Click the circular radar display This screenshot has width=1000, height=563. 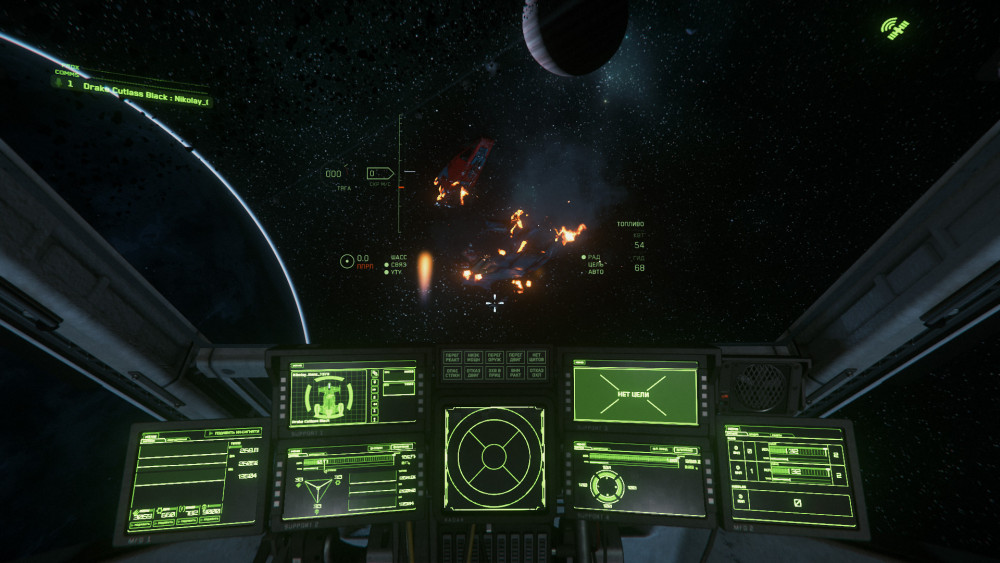494,457
